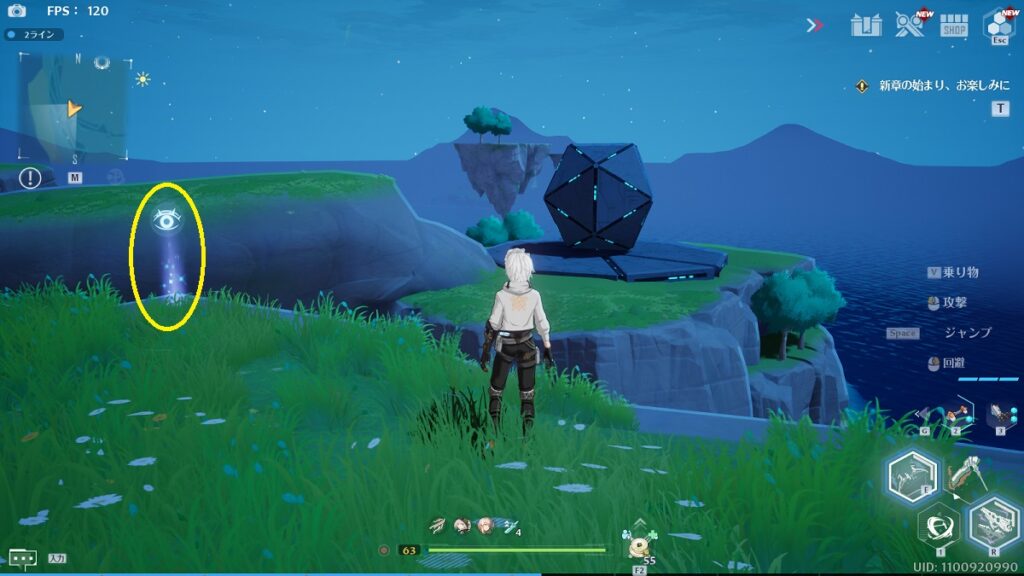
Task: Click the 2ライン channel selector
Action: pyautogui.click(x=34, y=34)
